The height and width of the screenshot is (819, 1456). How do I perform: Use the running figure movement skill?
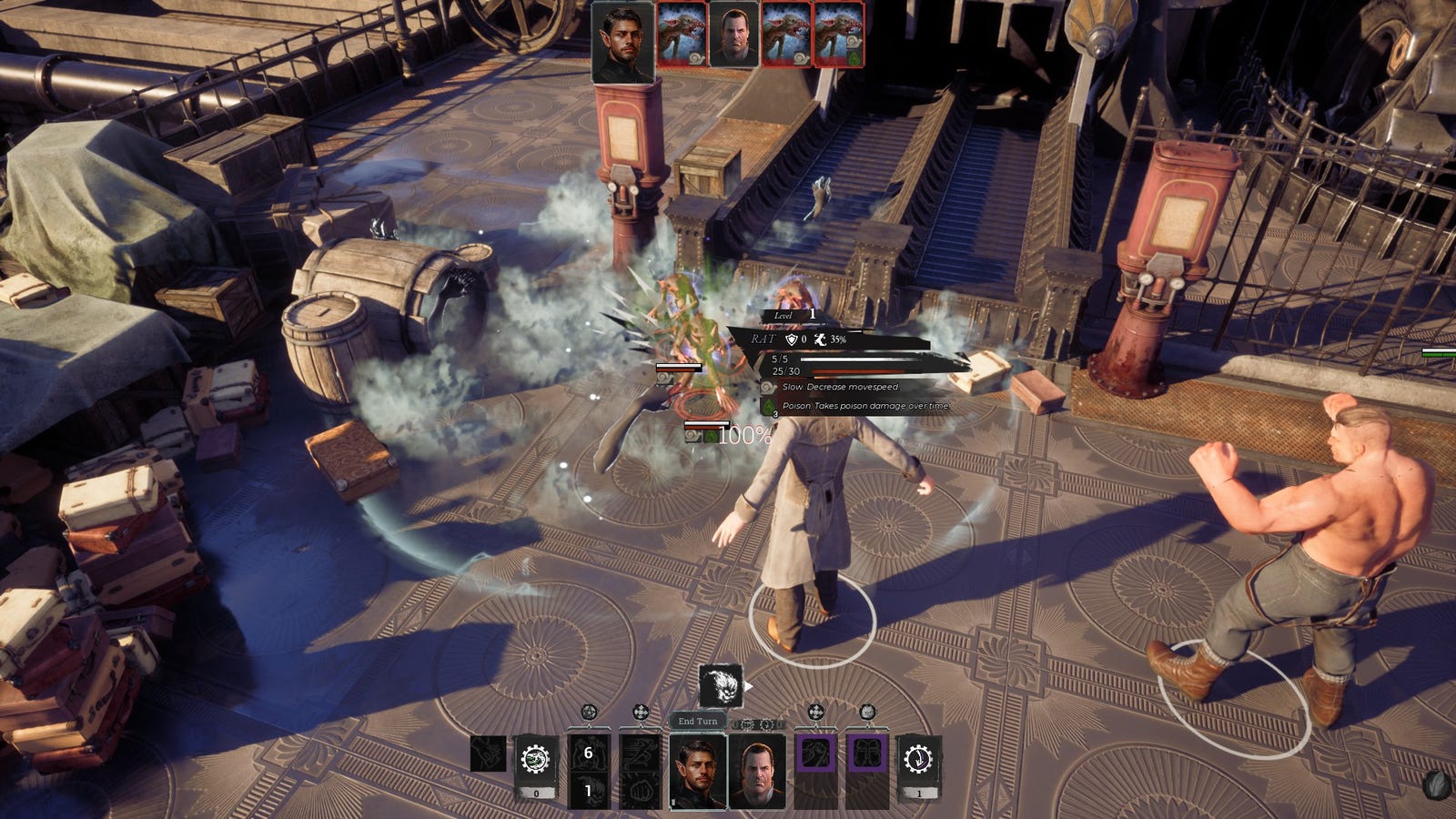[641, 753]
